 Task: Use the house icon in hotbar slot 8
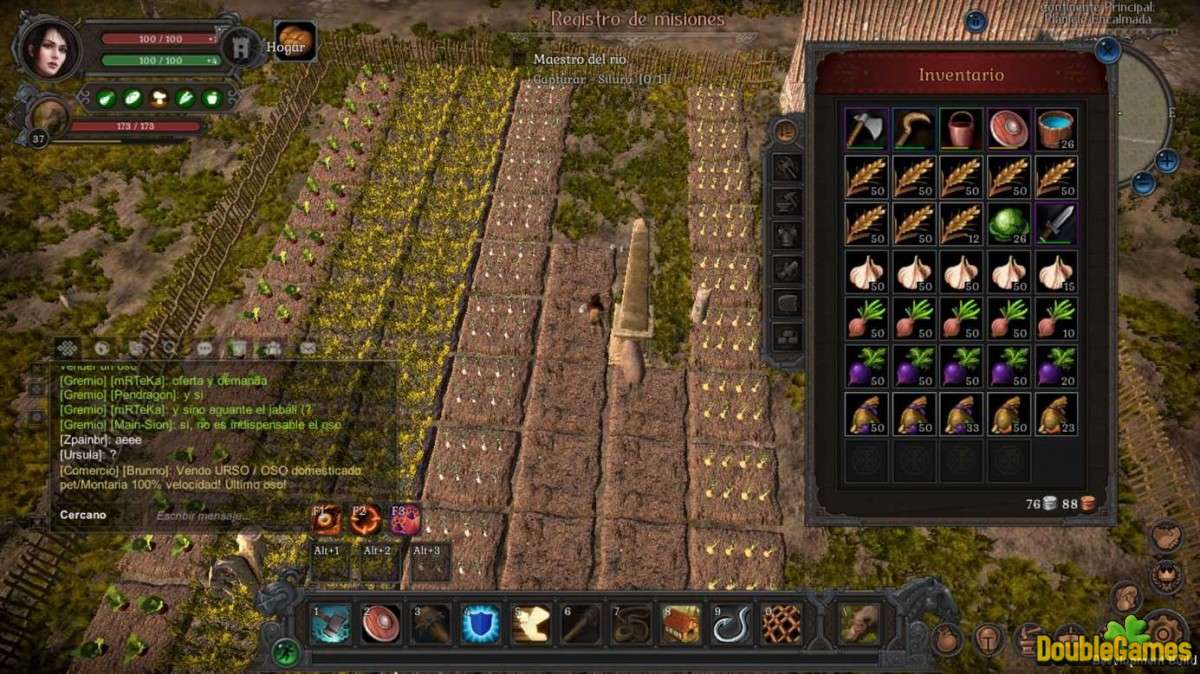click(681, 623)
